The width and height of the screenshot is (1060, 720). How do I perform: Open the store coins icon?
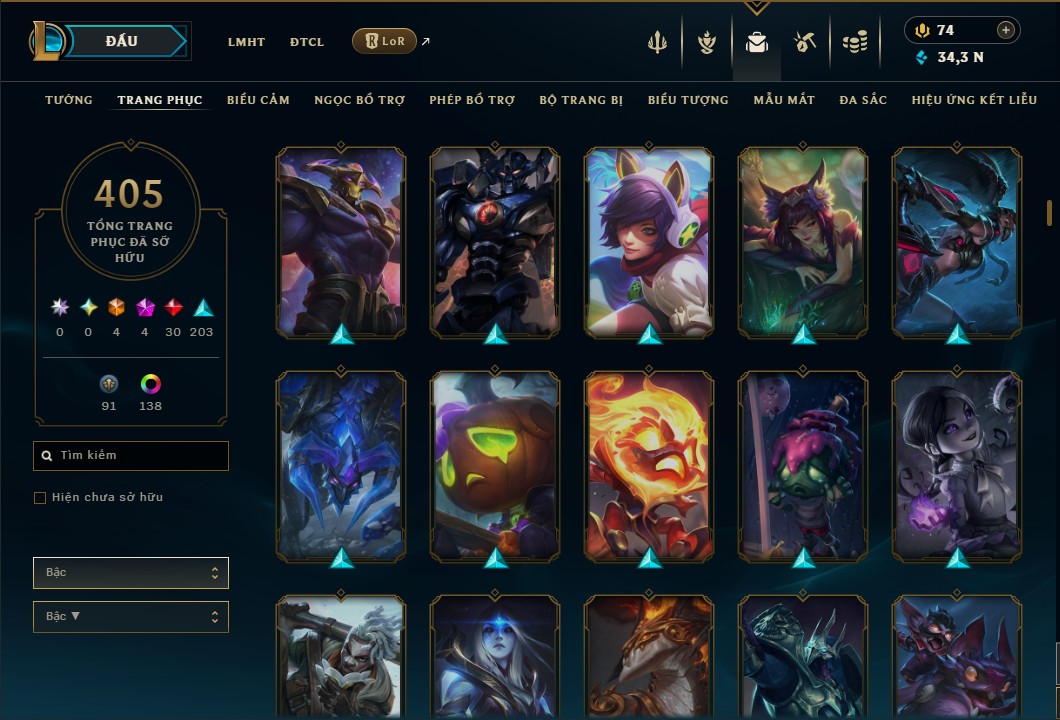[854, 42]
